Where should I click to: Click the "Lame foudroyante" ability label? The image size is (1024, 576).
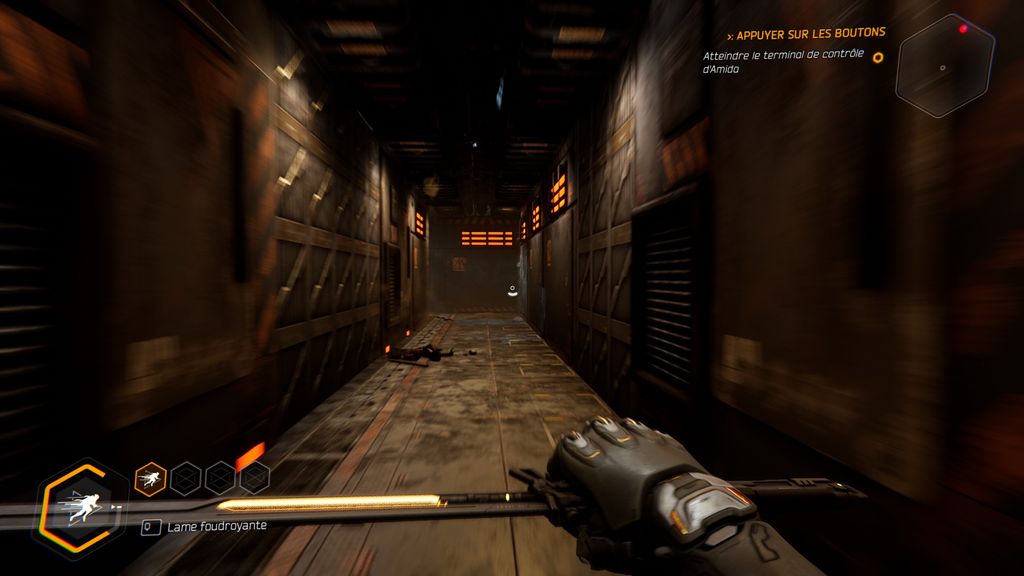[x=216, y=526]
